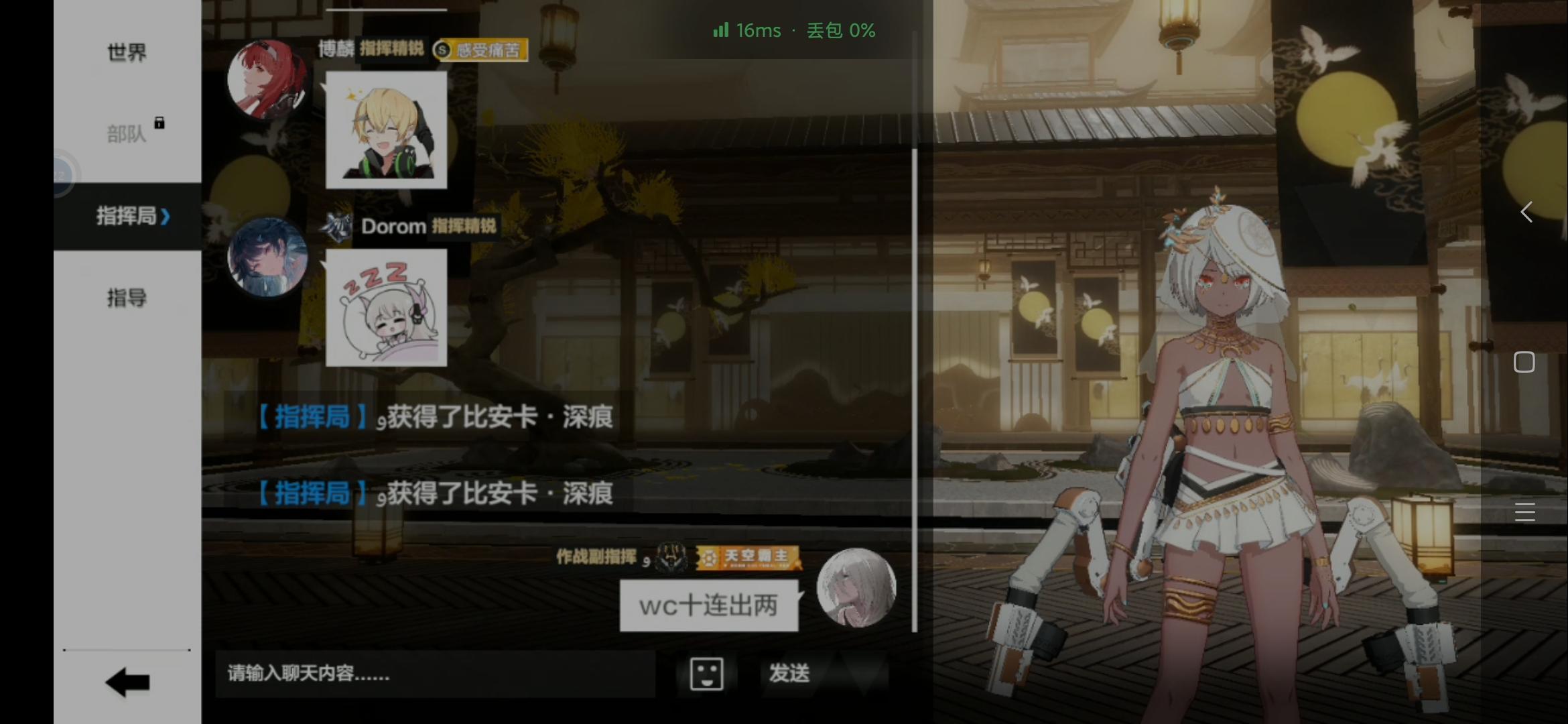
Task: Tap the Android recent-apps lines icon on right edge
Action: tap(1524, 511)
